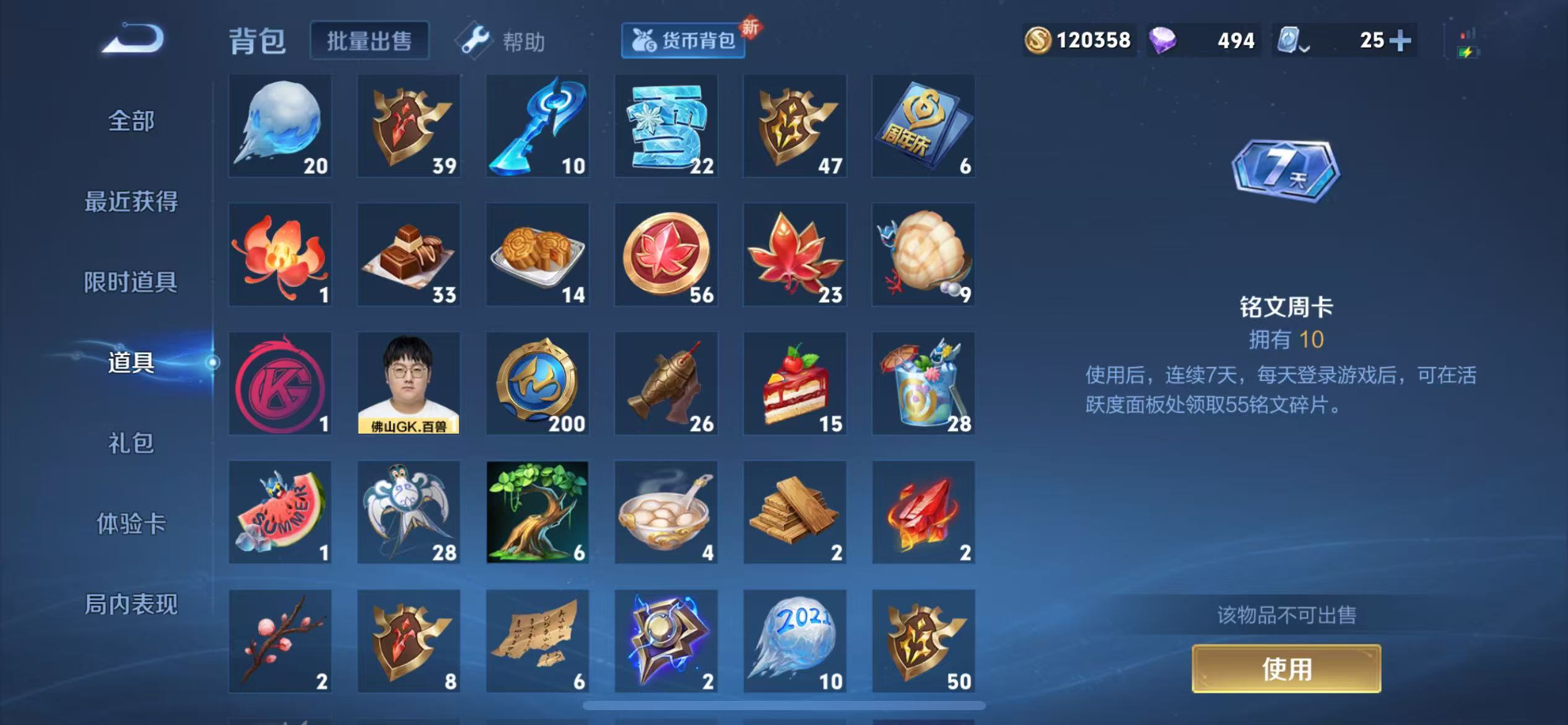Viewport: 1568px width, 725px height.
Task: Select the SUMMER watermelon item
Action: 280,512
